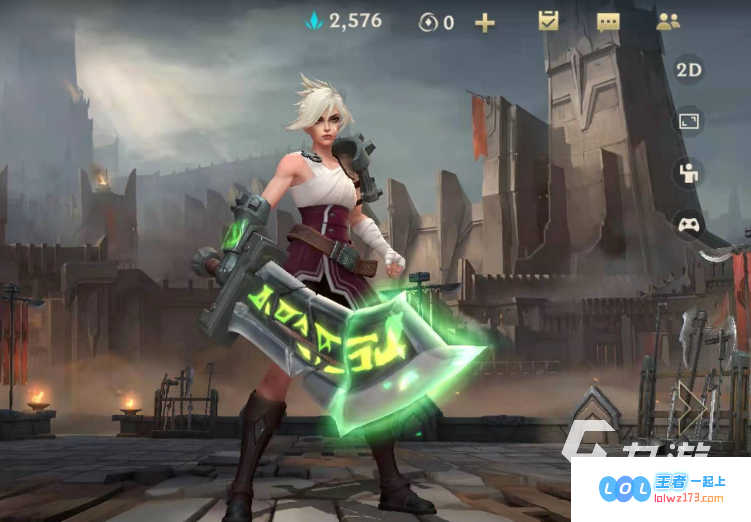Tap the gold plus button to add currency
Viewport: 751px width, 522px height.
pos(485,22)
